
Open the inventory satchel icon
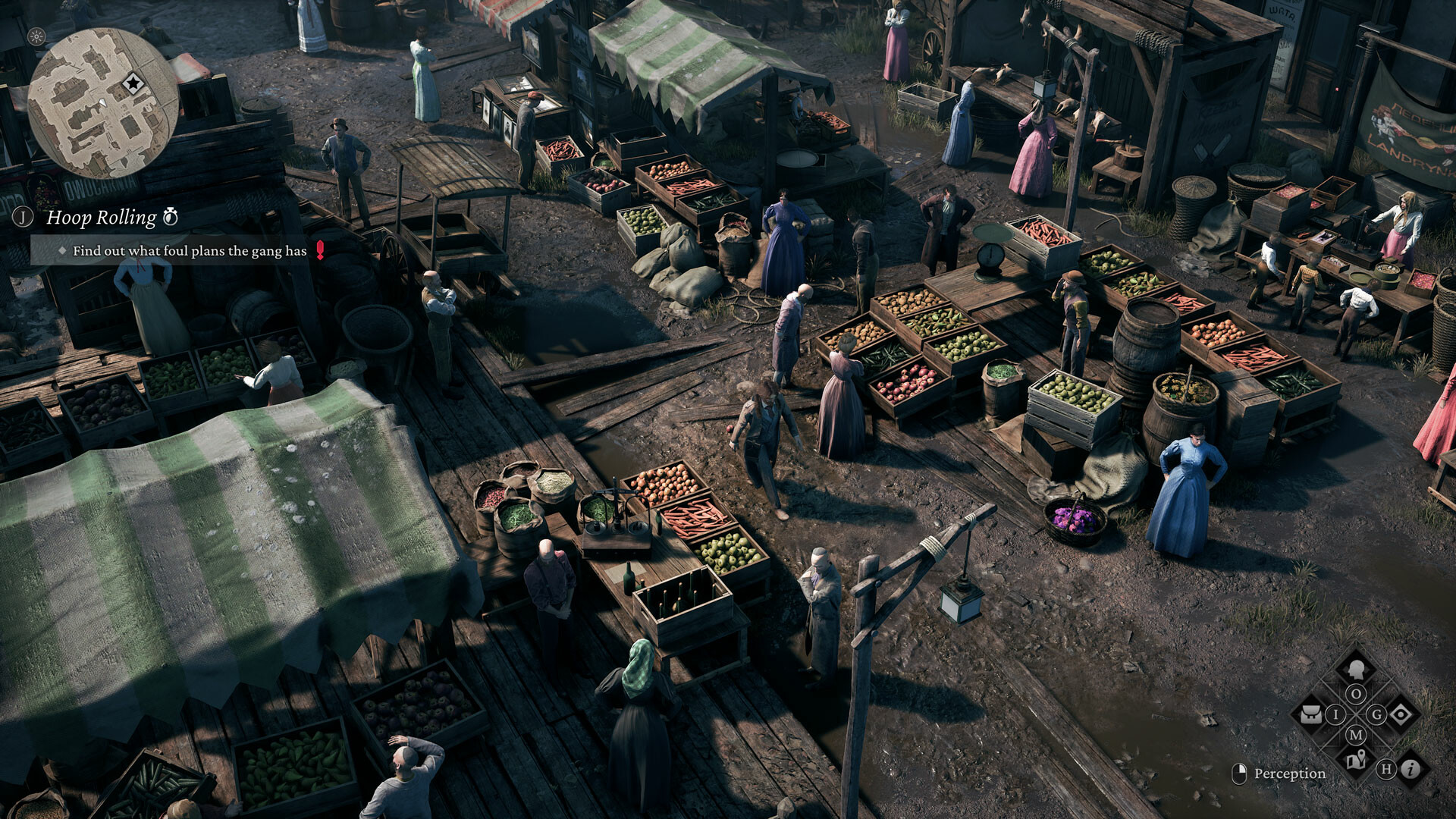click(1311, 714)
